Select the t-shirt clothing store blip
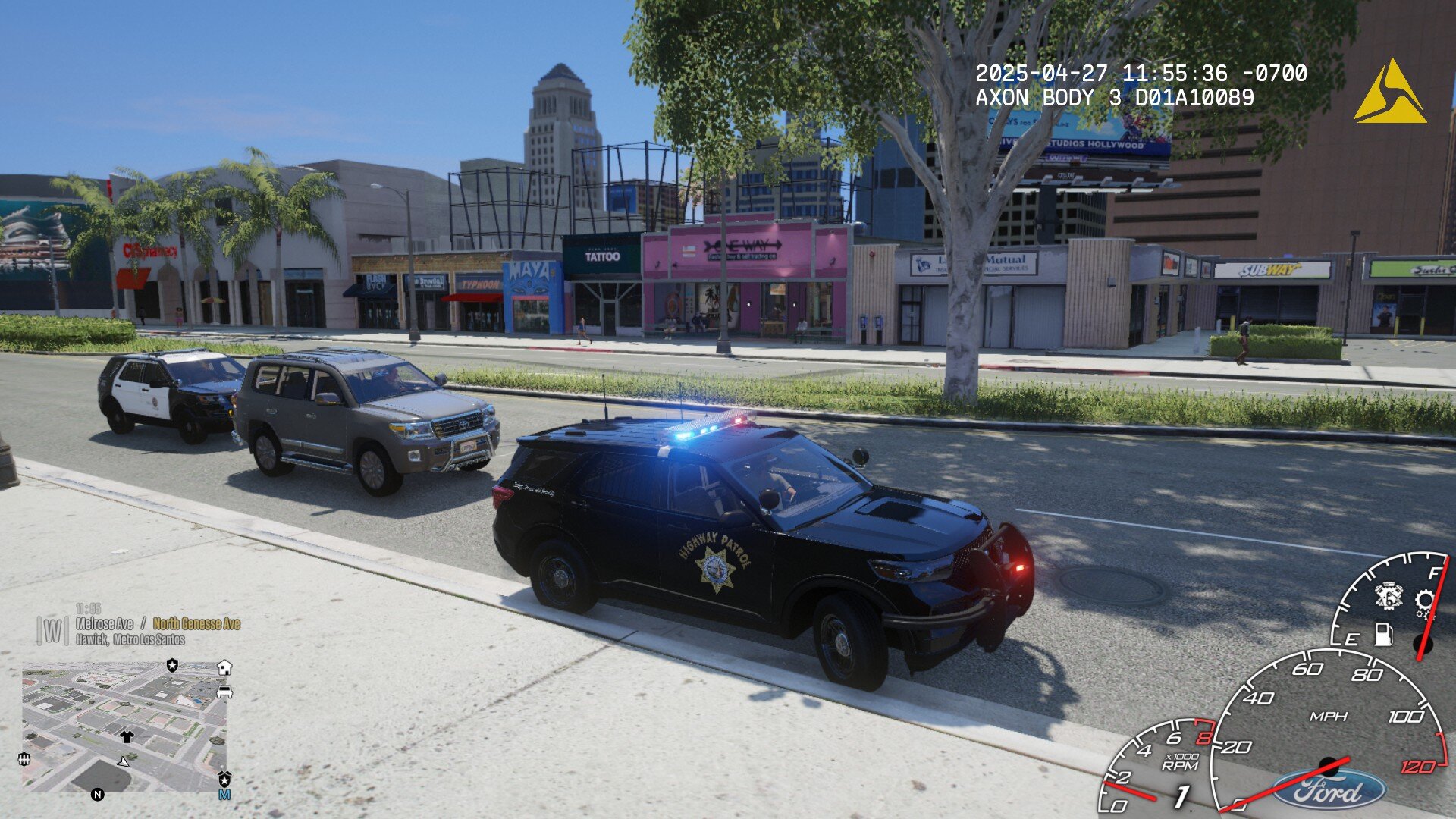This screenshot has width=1456, height=819. pyautogui.click(x=127, y=736)
